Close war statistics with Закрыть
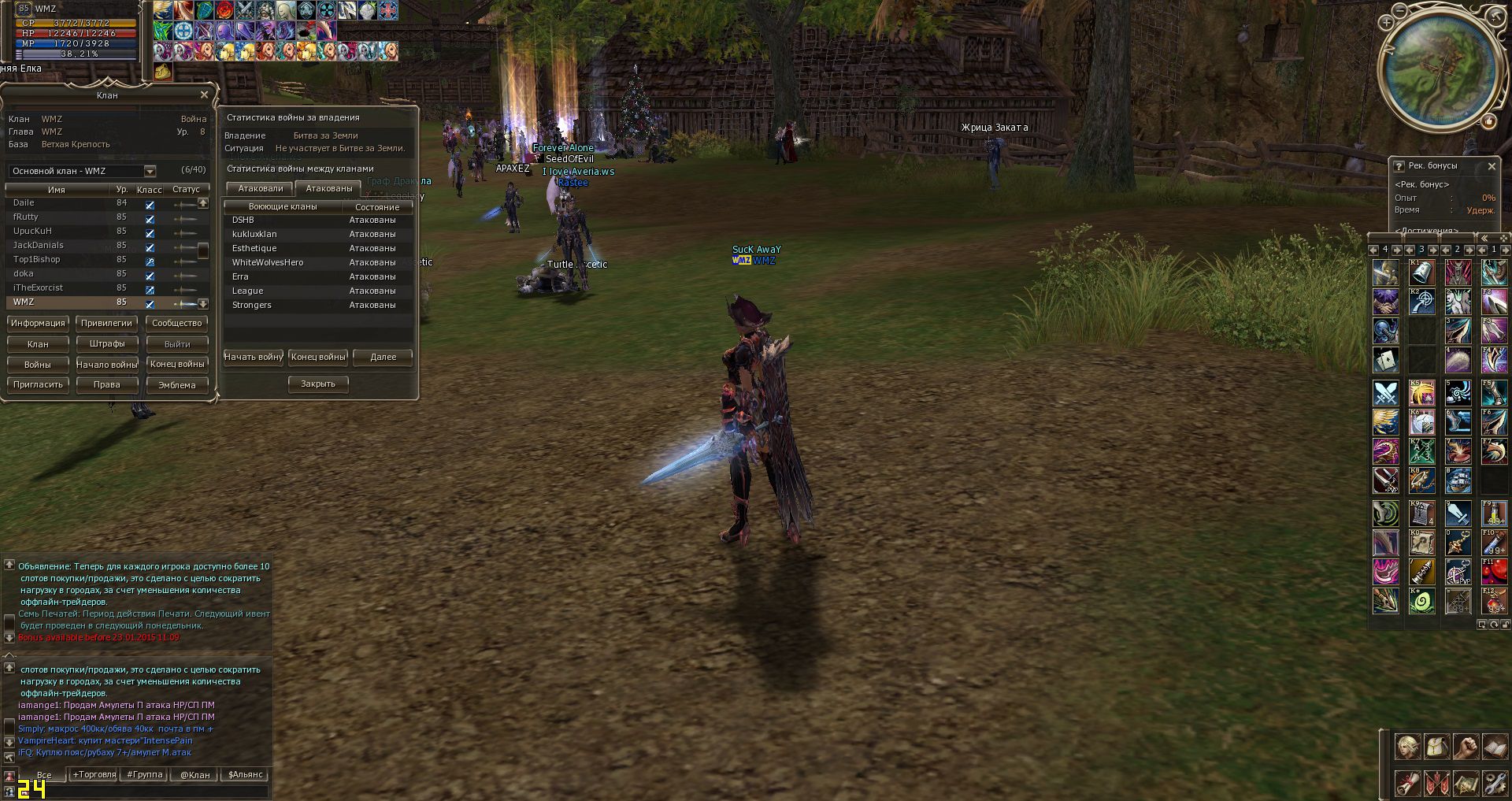Viewport: 1512px width, 801px height. [x=318, y=384]
